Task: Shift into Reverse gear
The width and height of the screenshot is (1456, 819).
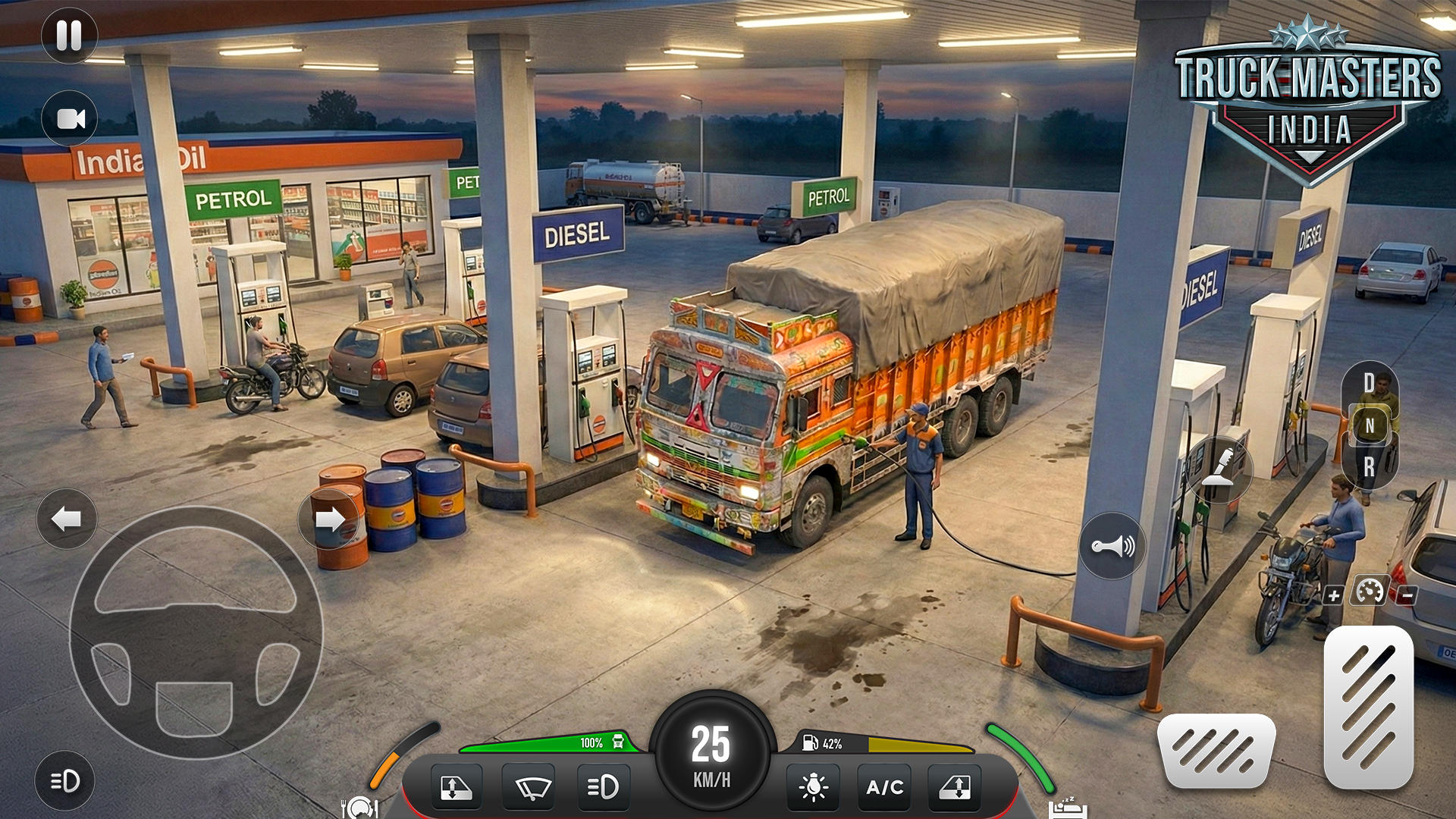Action: (1369, 468)
